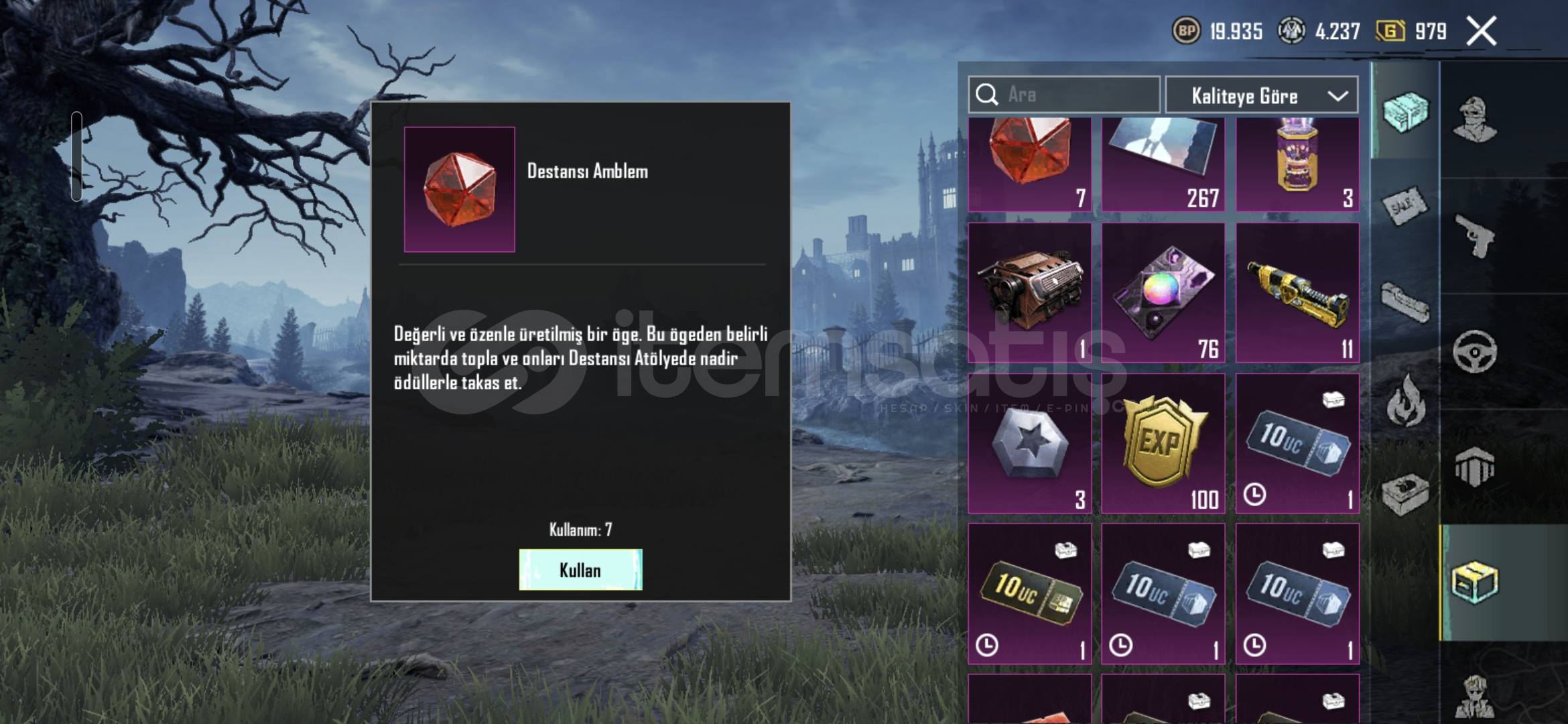Image resolution: width=1568 pixels, height=724 pixels.
Task: Select the red Destansı Amblem gem slot
Action: [1029, 164]
